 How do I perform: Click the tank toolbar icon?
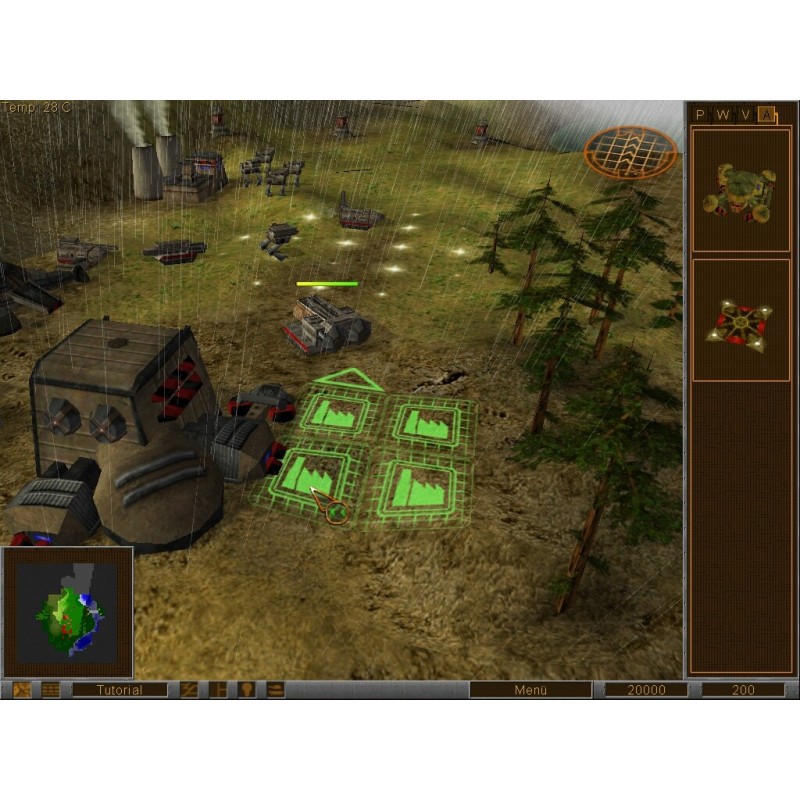(x=274, y=690)
